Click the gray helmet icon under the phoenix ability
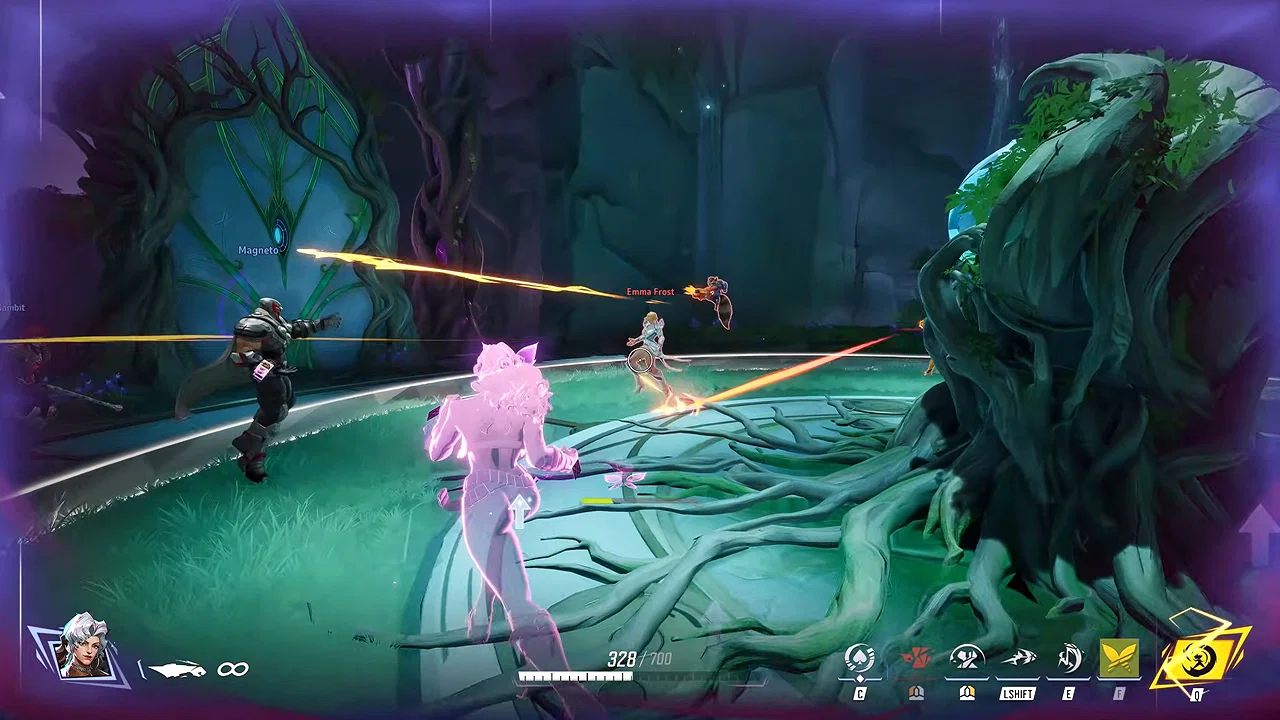1280x720 pixels. click(915, 690)
